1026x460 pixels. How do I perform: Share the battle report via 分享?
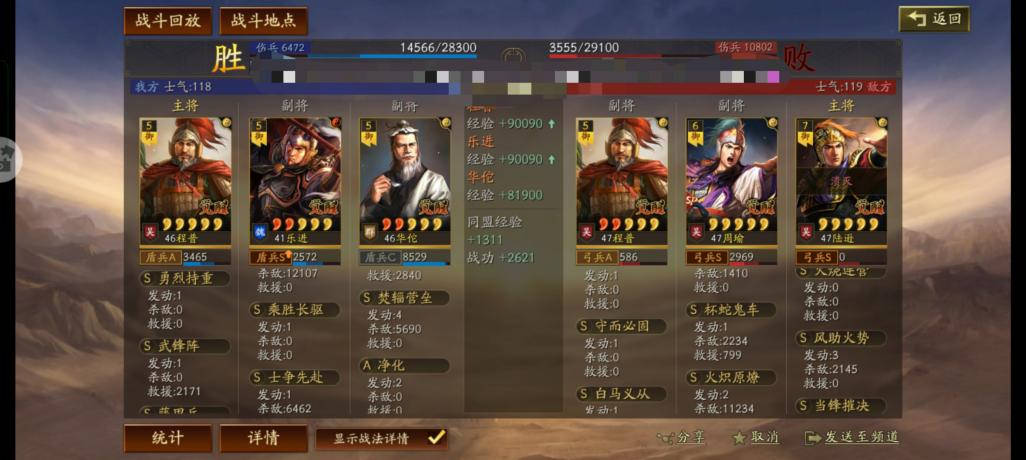click(x=682, y=437)
